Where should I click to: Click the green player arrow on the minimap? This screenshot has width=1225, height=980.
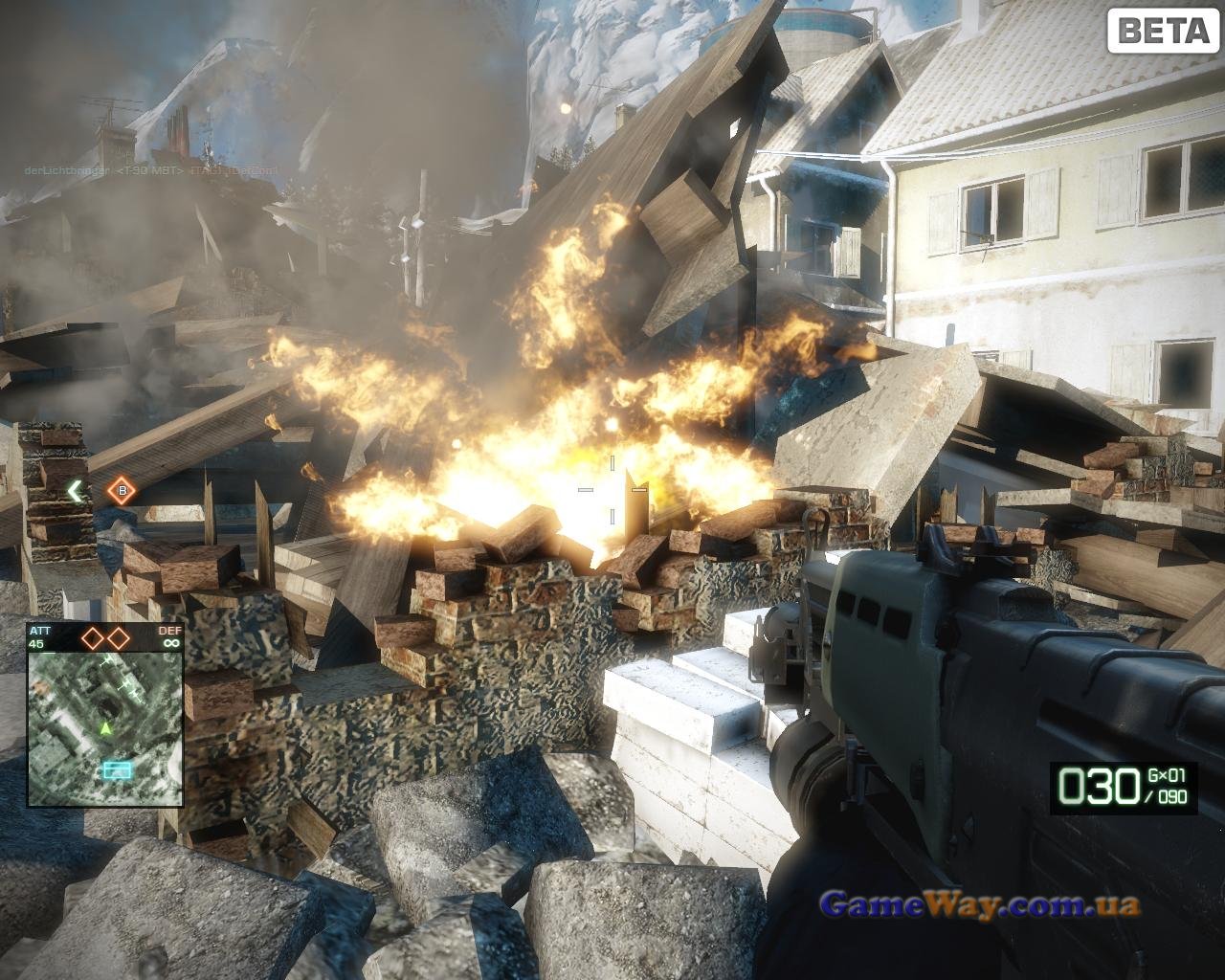[x=105, y=729]
